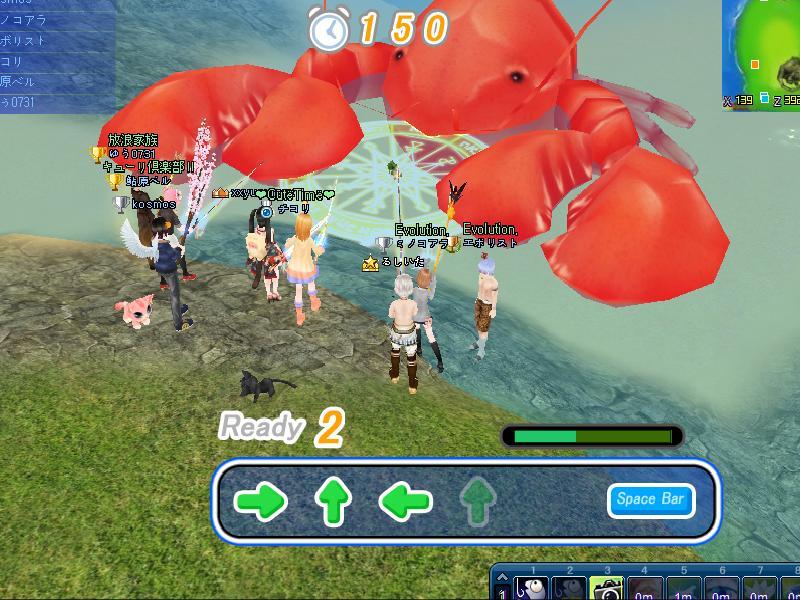Screen dimensions: 800x600
Task: Click the bright up arrow in the sequence
Action: (x=334, y=501)
